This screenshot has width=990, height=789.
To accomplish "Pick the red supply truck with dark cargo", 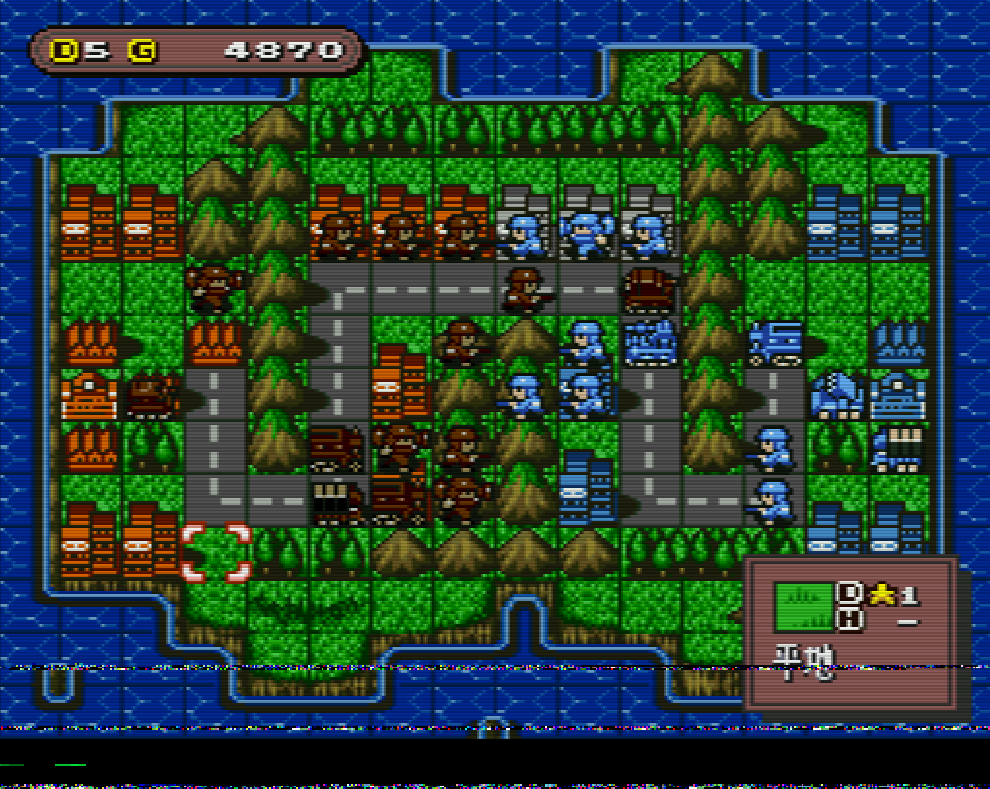I will (x=338, y=497).
